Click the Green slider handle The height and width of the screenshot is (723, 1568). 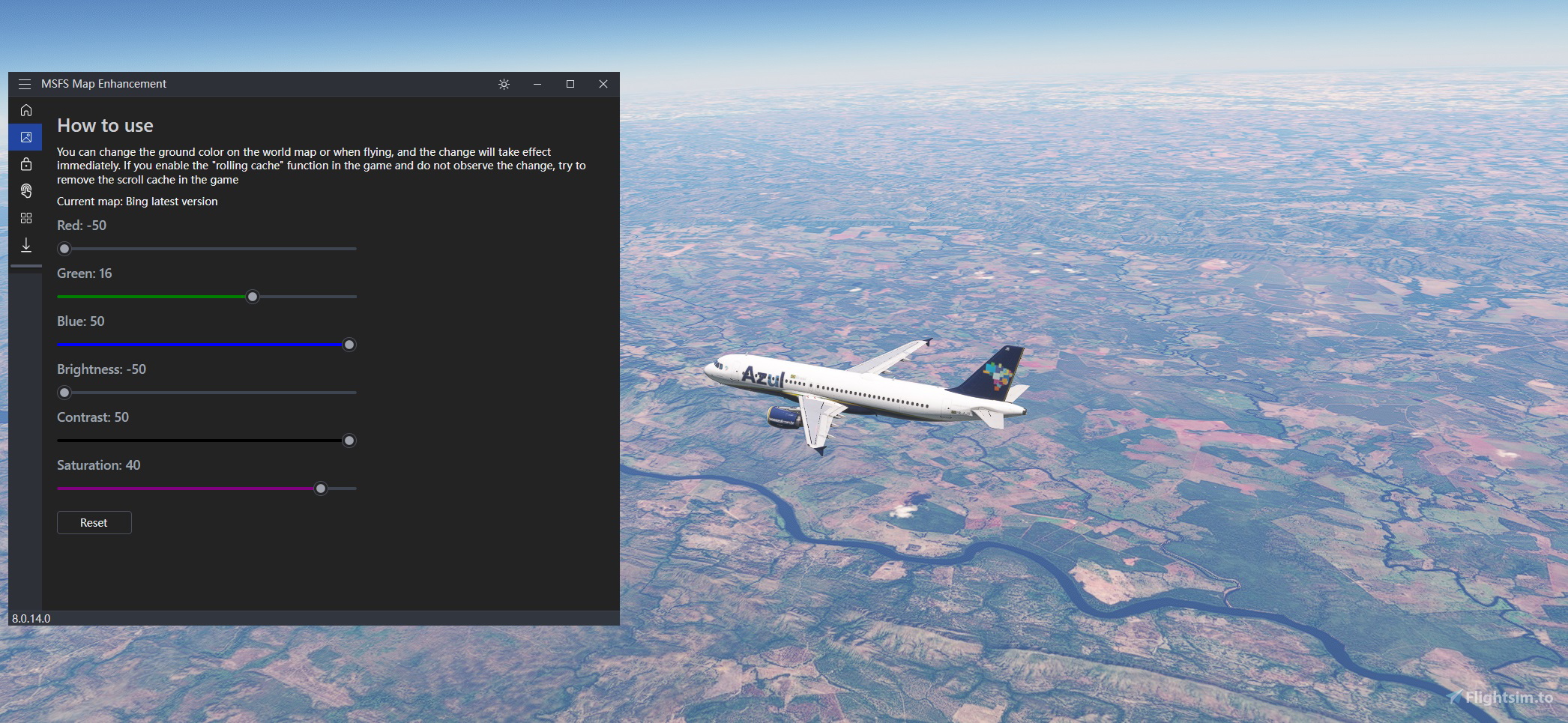tap(253, 297)
